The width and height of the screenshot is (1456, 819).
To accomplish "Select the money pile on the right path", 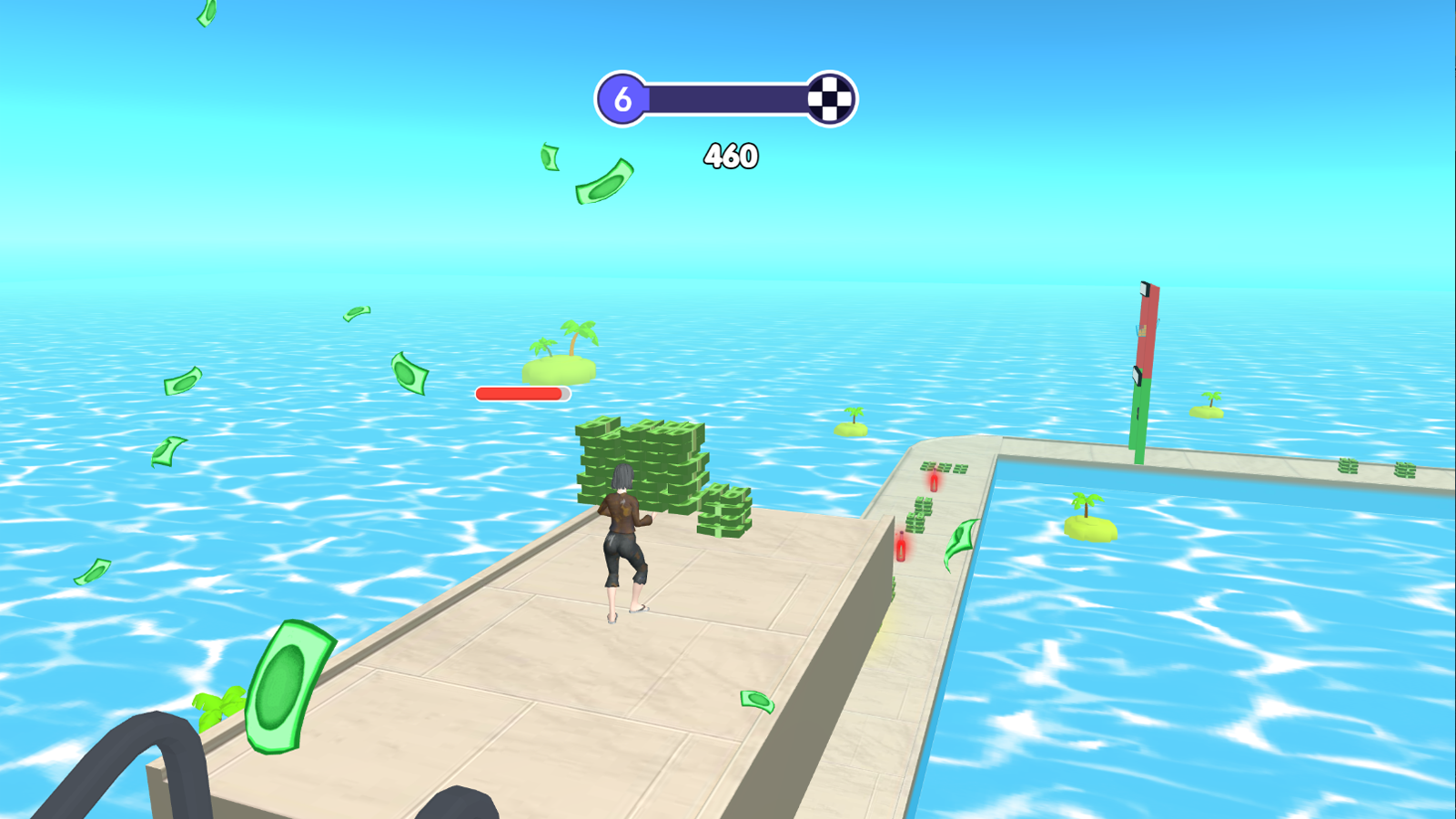I will pos(921,512).
